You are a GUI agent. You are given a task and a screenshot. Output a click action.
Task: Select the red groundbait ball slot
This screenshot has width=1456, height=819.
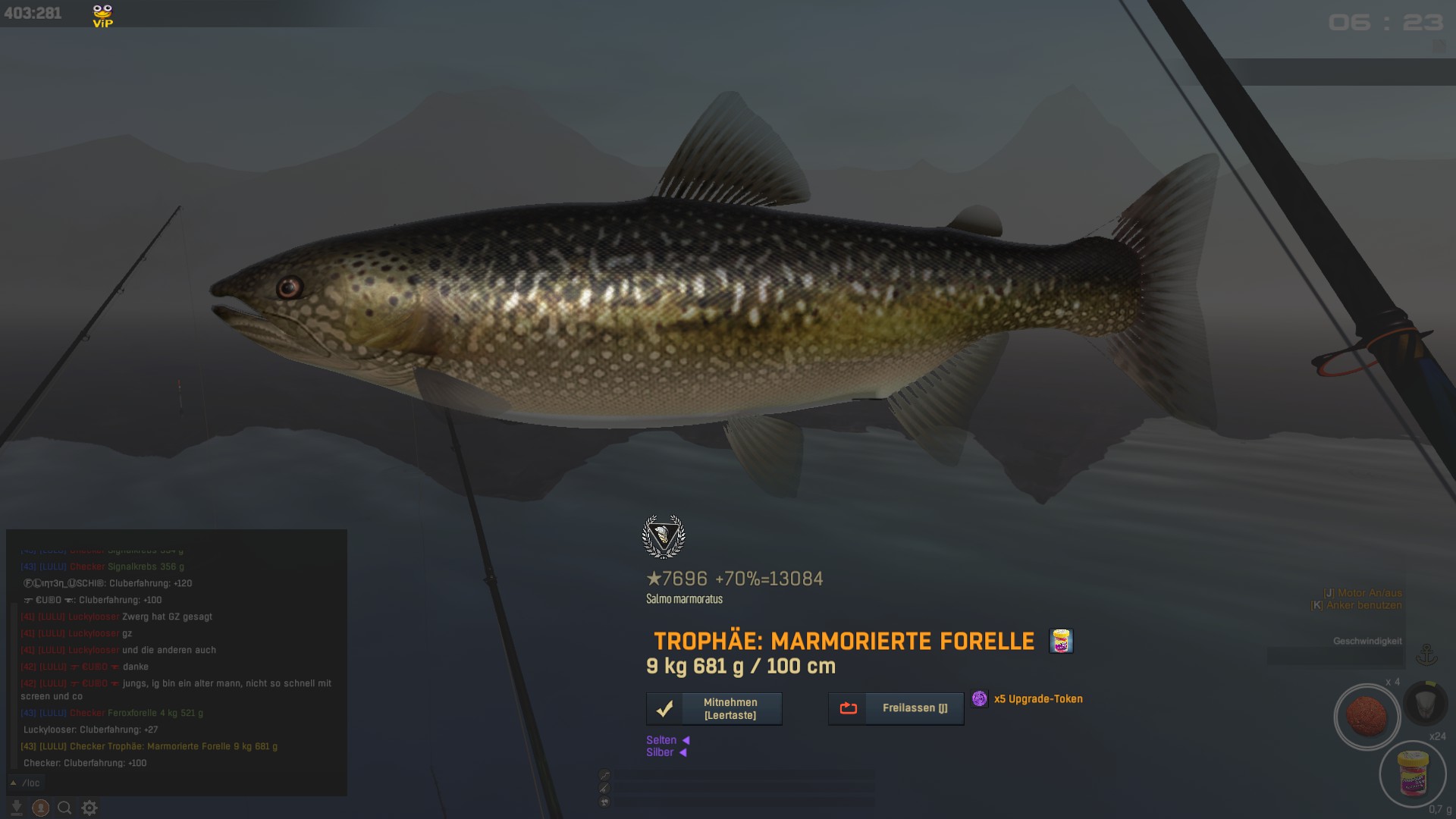(1367, 717)
